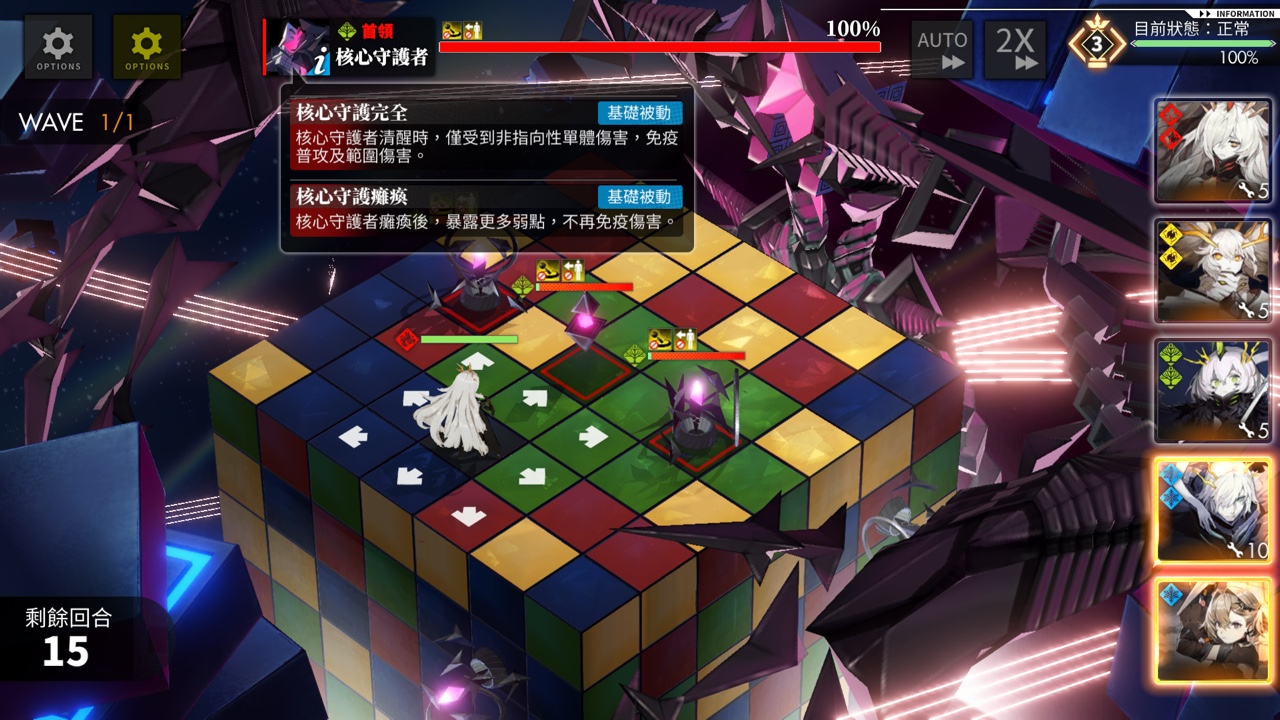The image size is (1280, 720).
Task: Choose the down-pointing arrow on the red tile
Action: click(467, 516)
